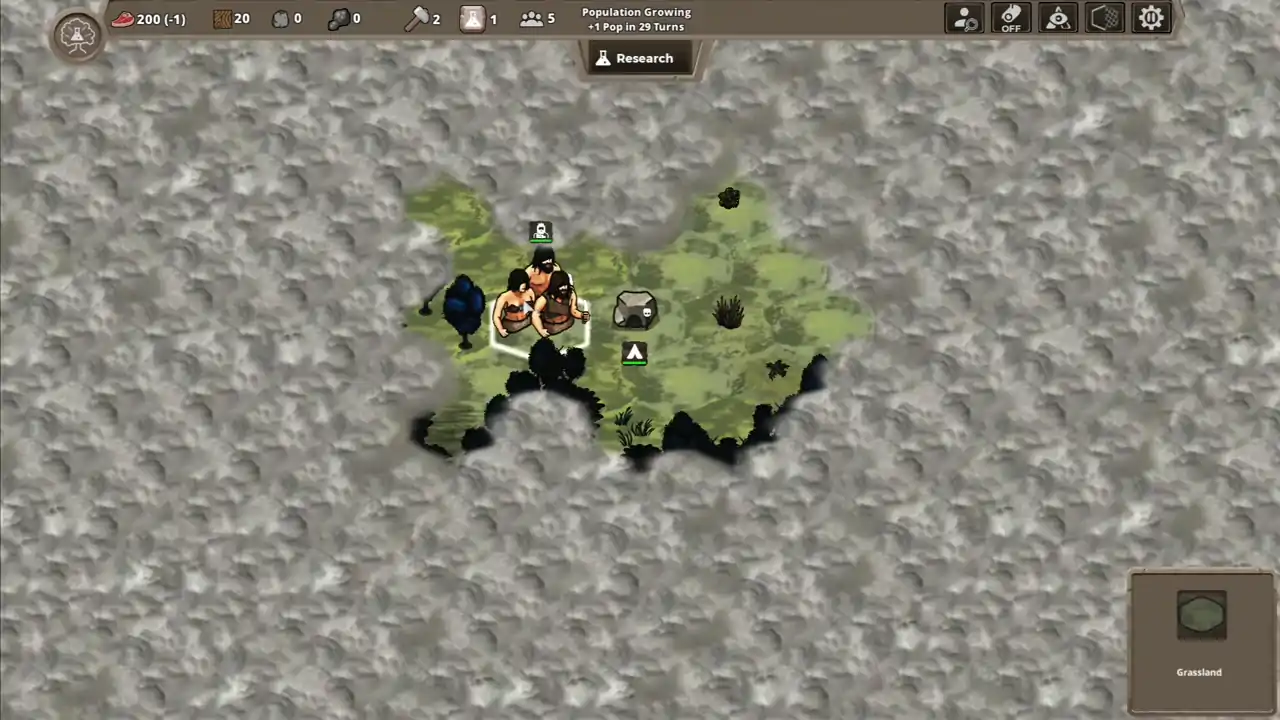
Task: Click the grassland tile thumbnail preview
Action: point(1200,615)
